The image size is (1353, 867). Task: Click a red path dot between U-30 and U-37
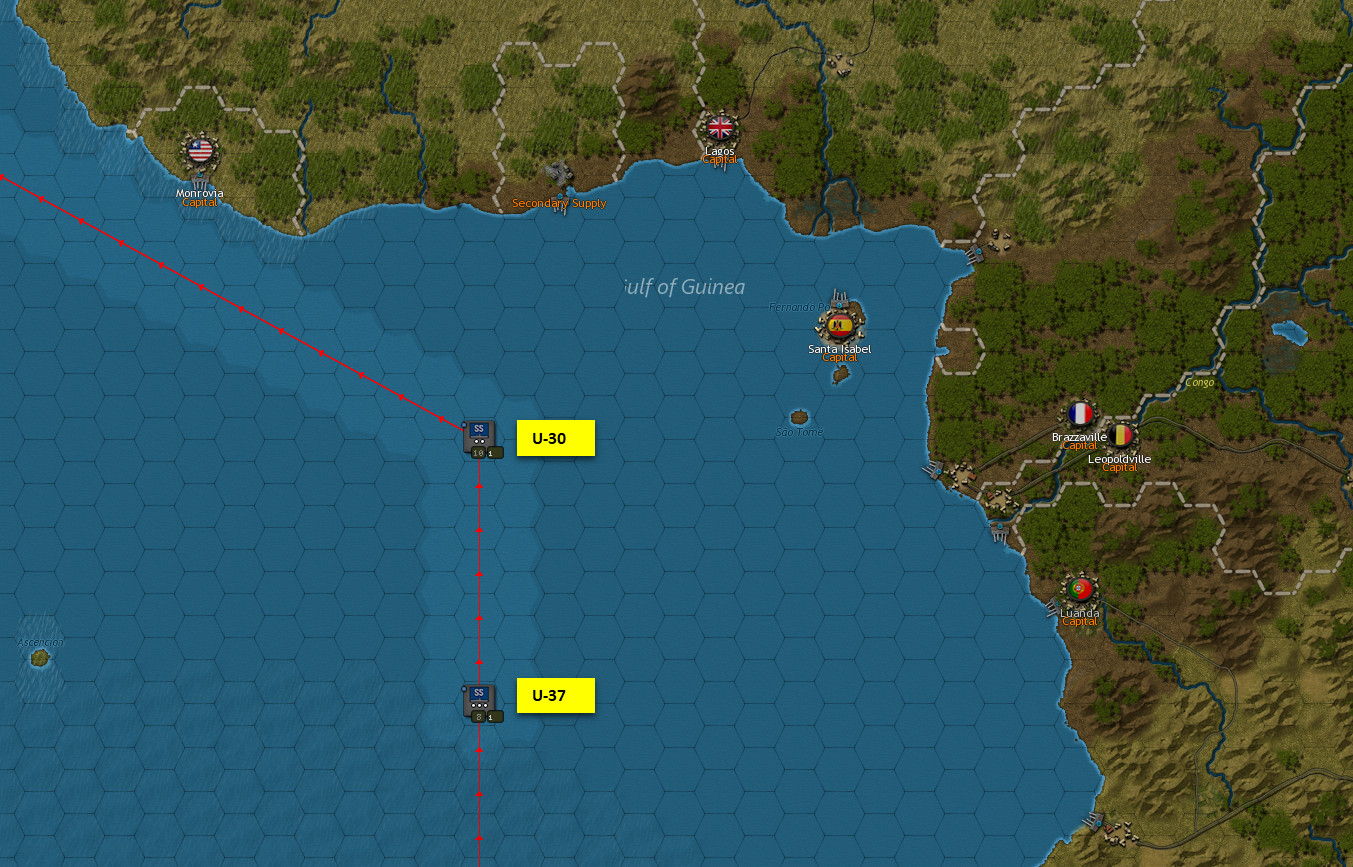click(x=480, y=573)
